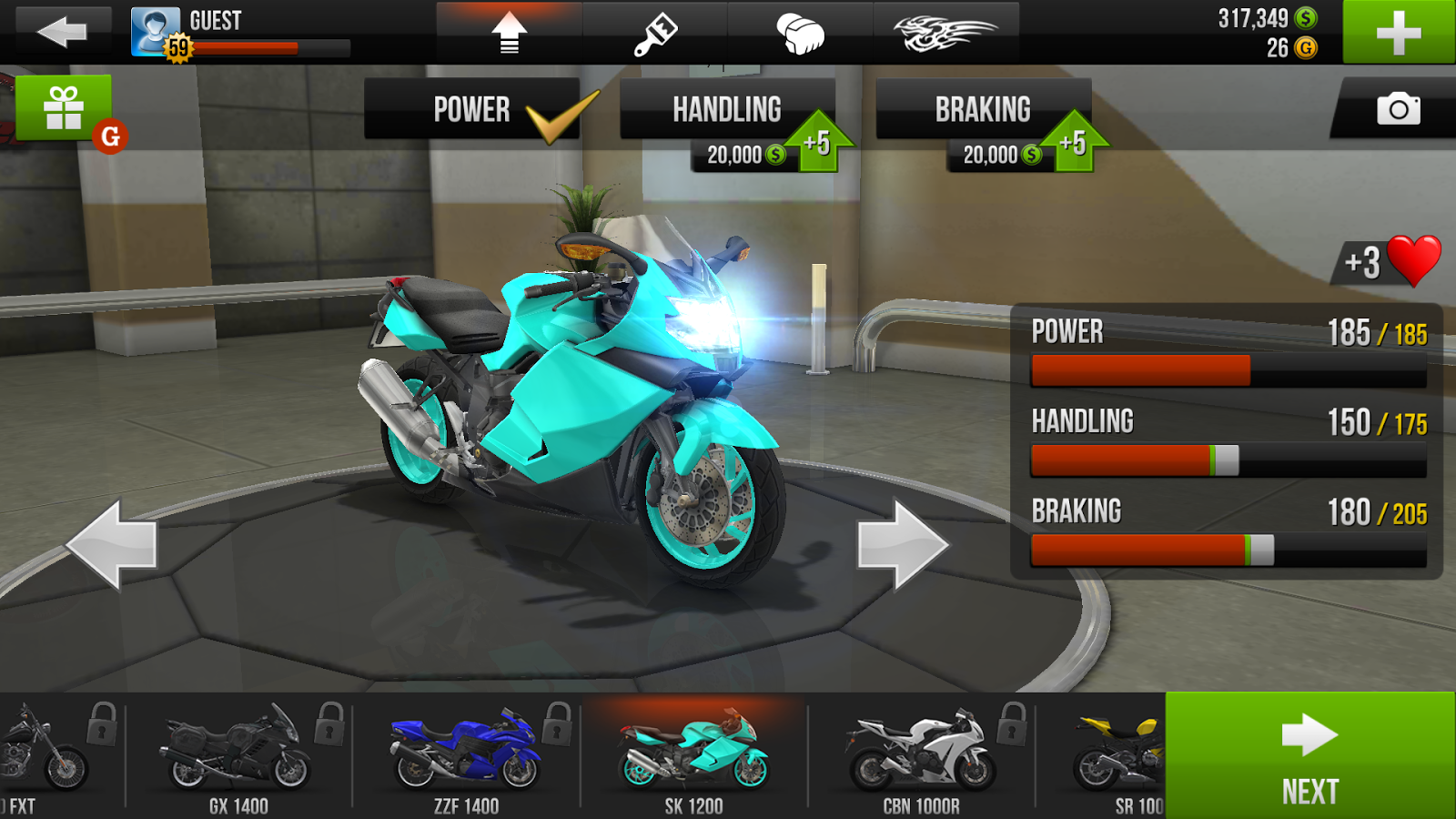Open the gift box offer
Screen dimensions: 1456x819
tap(62, 109)
